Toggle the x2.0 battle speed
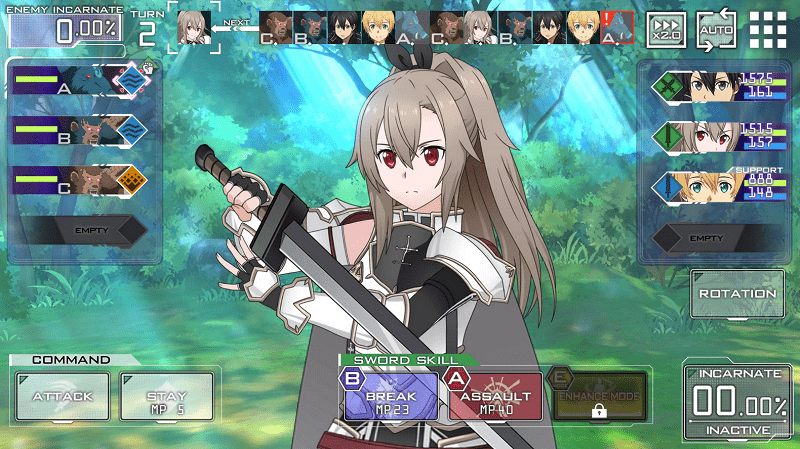 click(x=666, y=31)
